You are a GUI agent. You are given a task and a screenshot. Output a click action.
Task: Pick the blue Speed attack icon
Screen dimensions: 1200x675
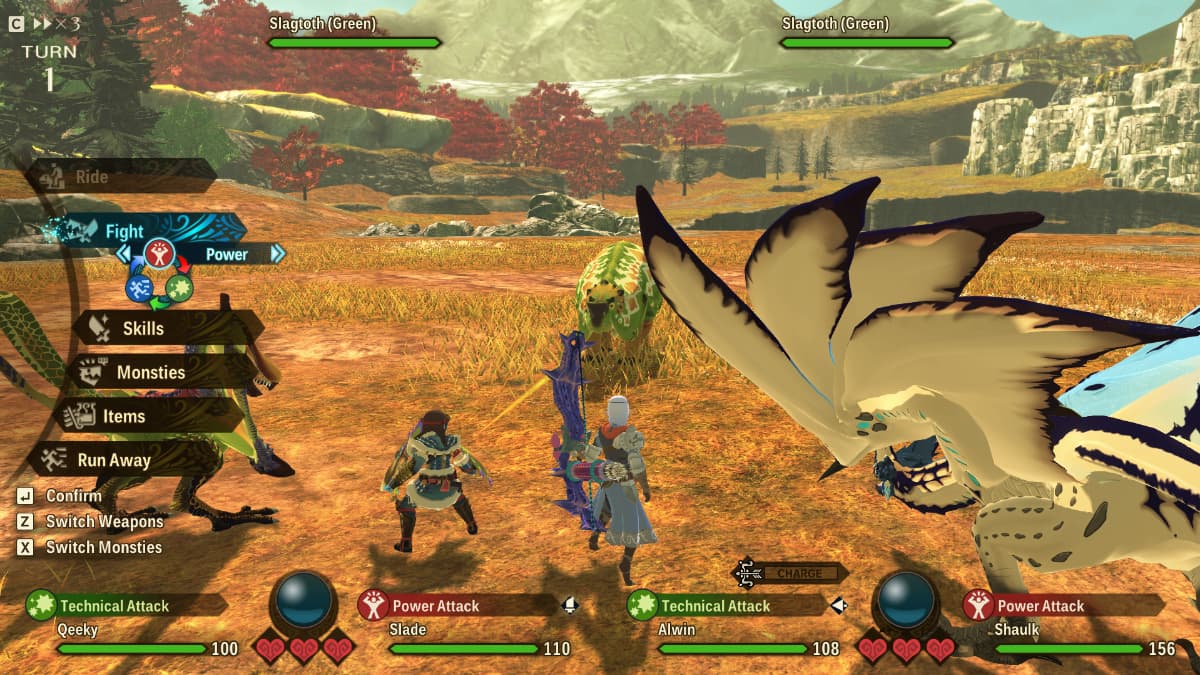click(x=139, y=288)
